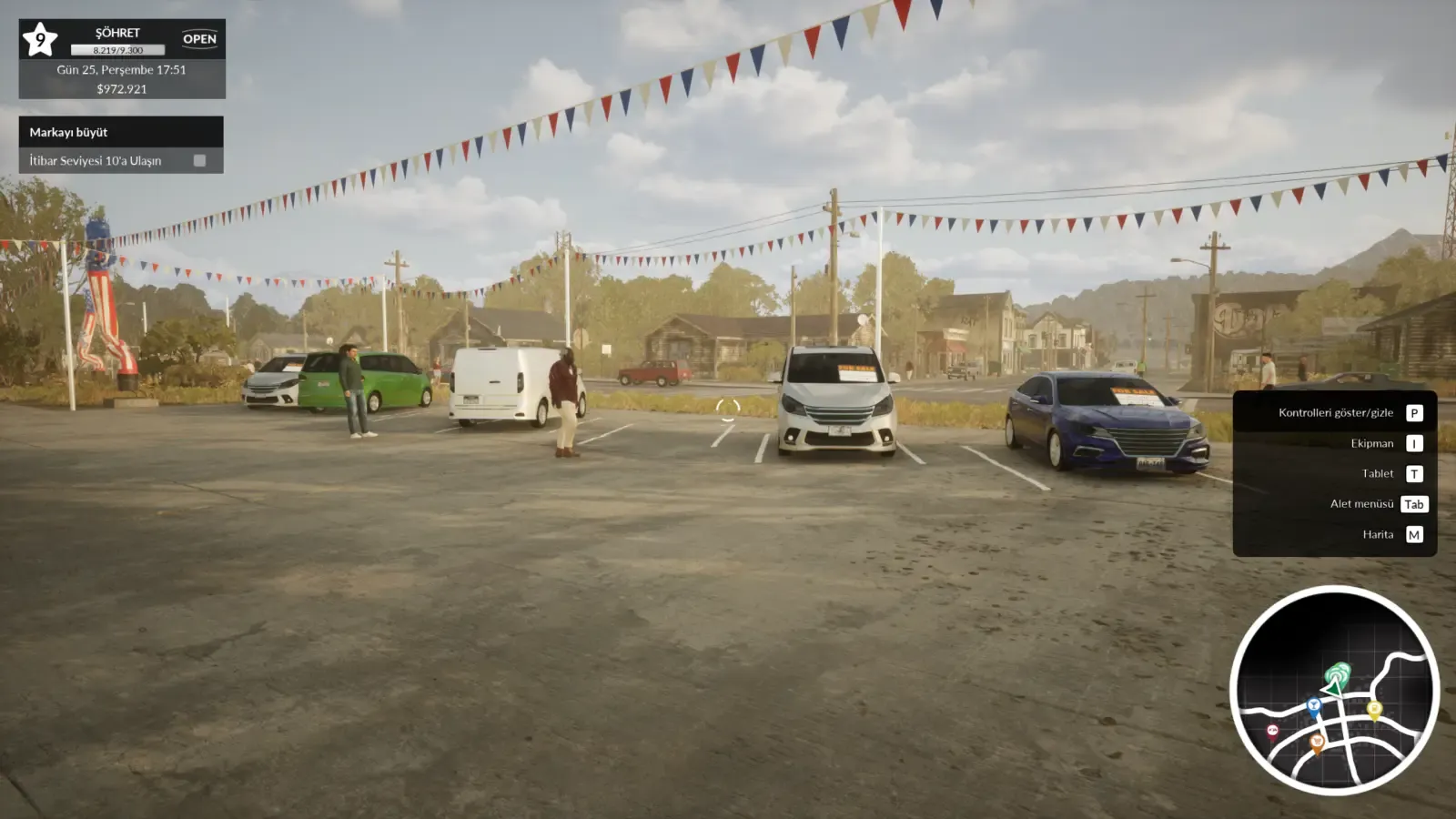Select the blue bar pin on the minimap
This screenshot has height=819, width=1456.
[1314, 705]
